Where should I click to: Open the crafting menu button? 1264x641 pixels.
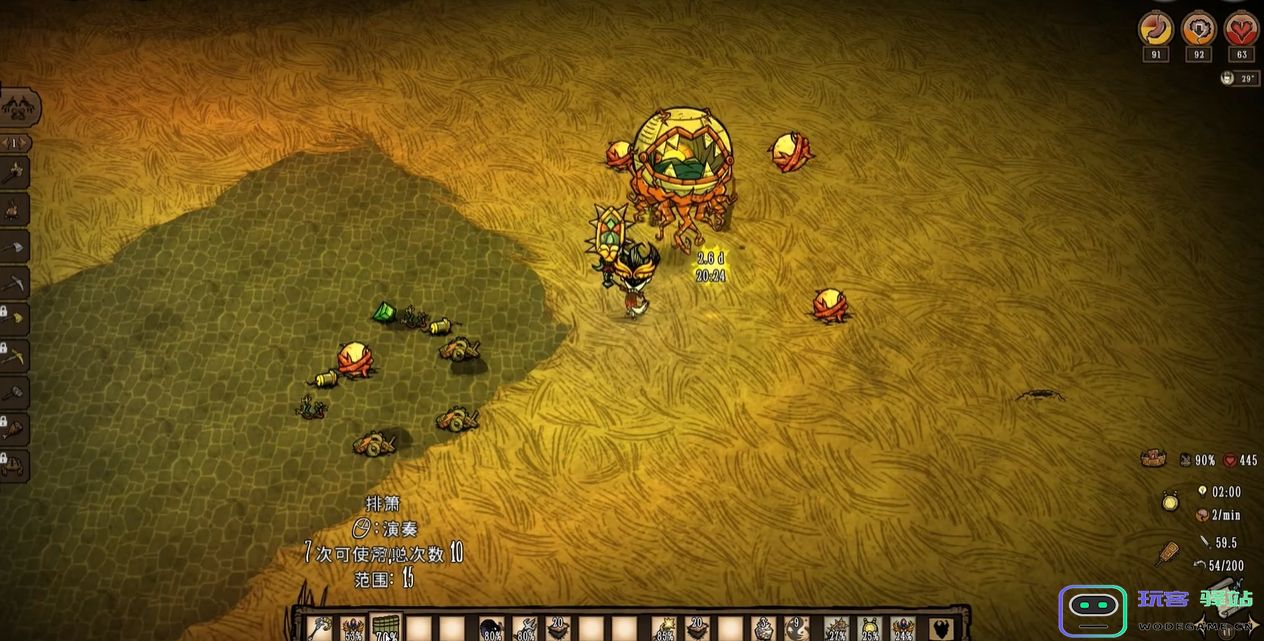[18, 105]
